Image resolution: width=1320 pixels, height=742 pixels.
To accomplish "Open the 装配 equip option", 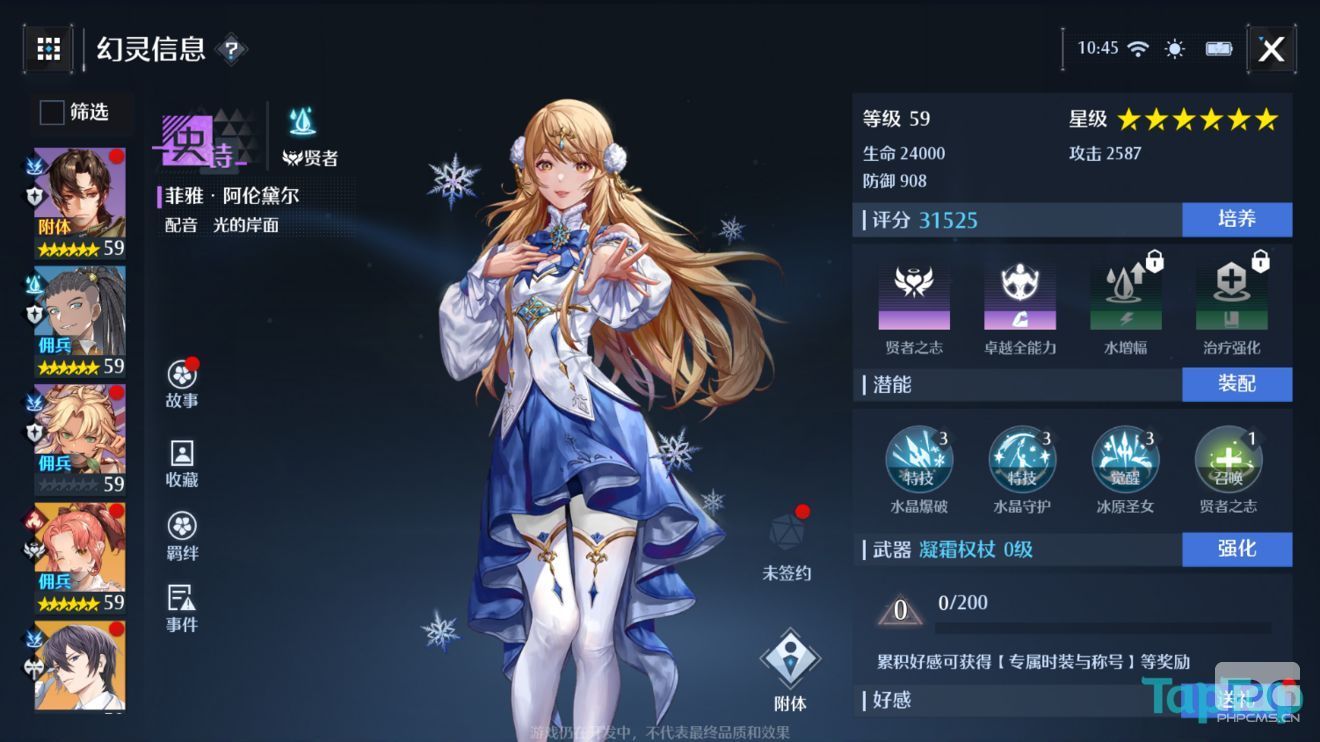I will point(1237,384).
